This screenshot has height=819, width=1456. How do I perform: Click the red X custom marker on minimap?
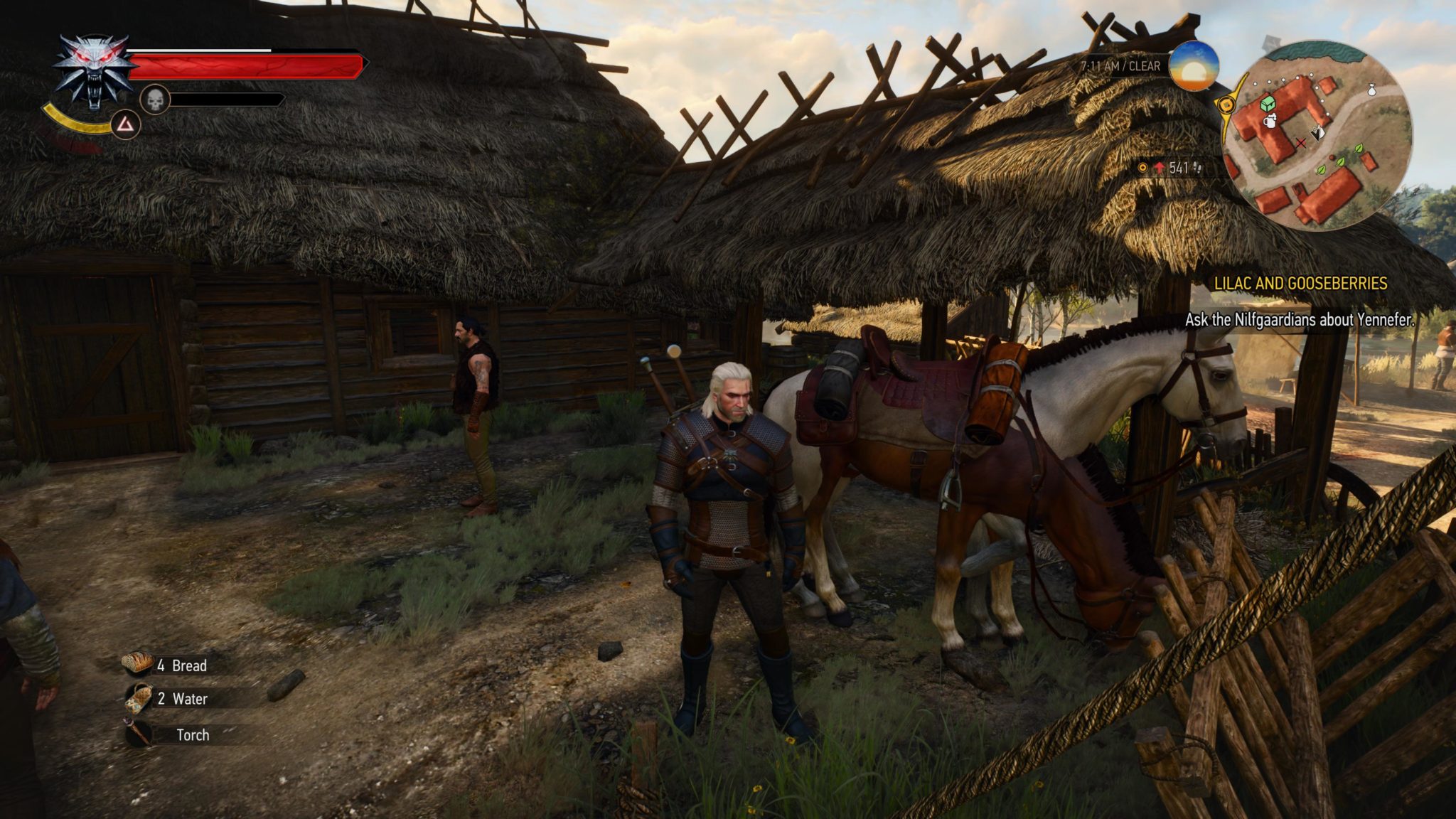(1301, 144)
